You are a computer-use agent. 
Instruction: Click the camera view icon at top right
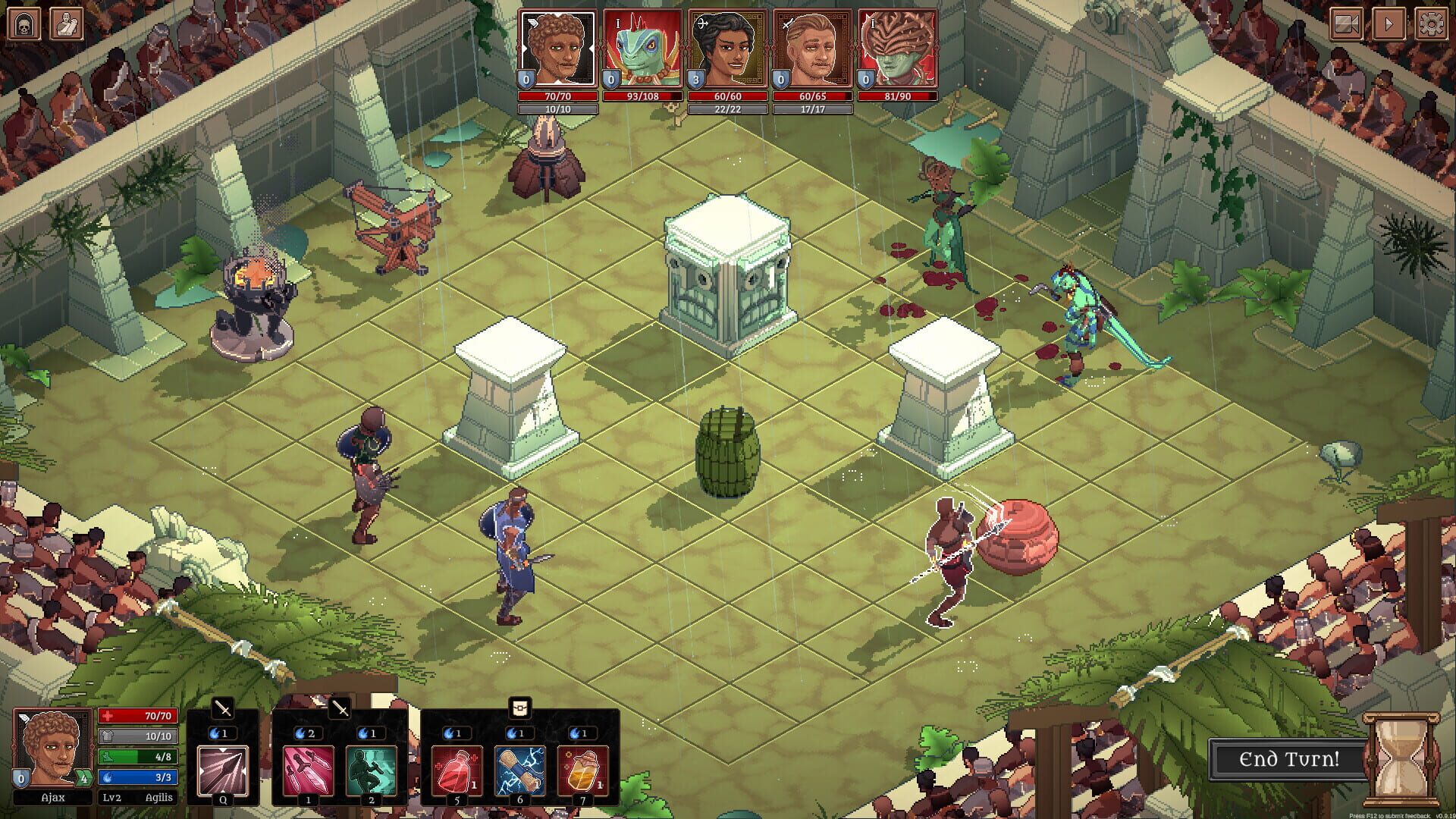1347,24
